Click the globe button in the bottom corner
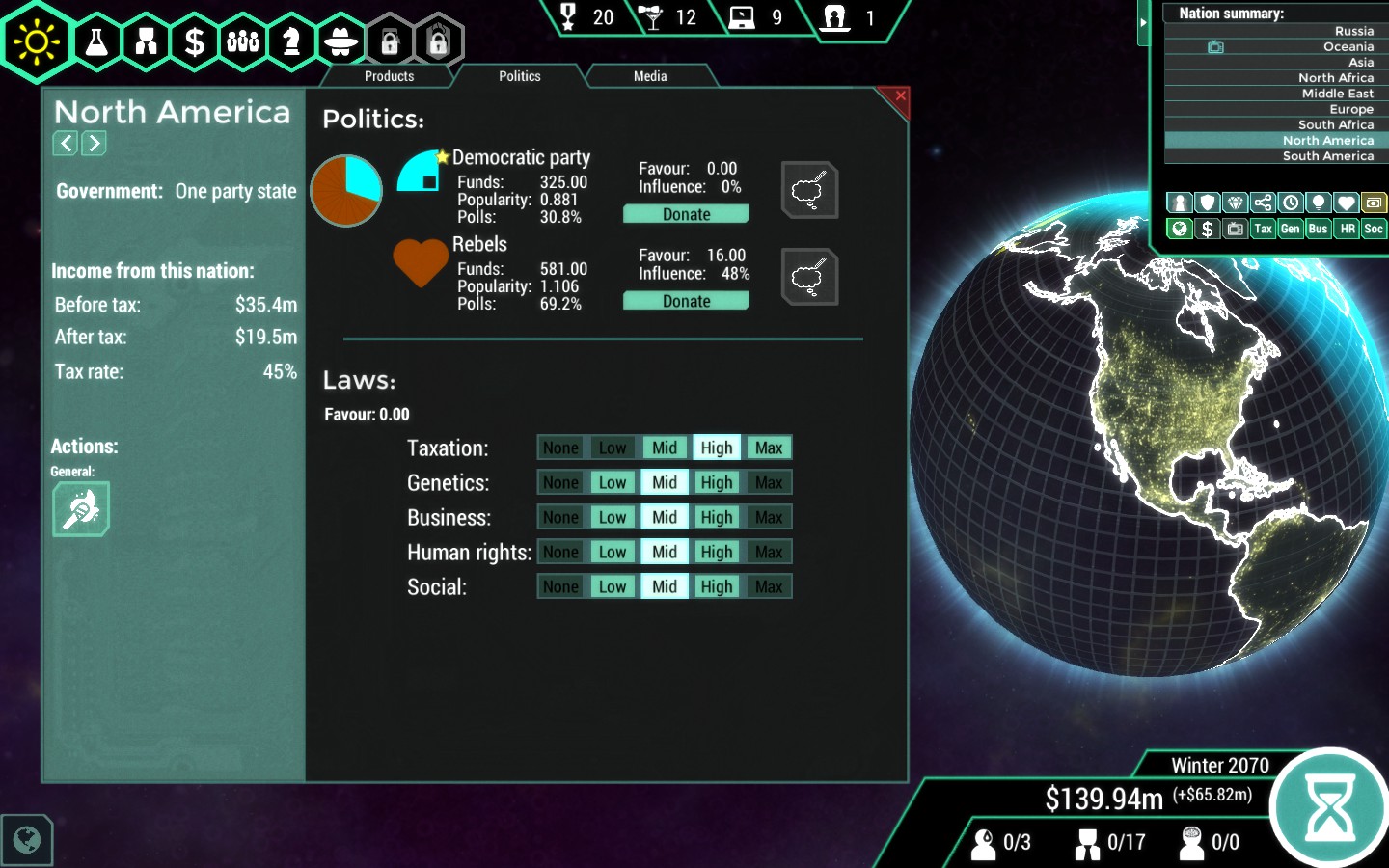Image resolution: width=1389 pixels, height=868 pixels. click(x=27, y=840)
